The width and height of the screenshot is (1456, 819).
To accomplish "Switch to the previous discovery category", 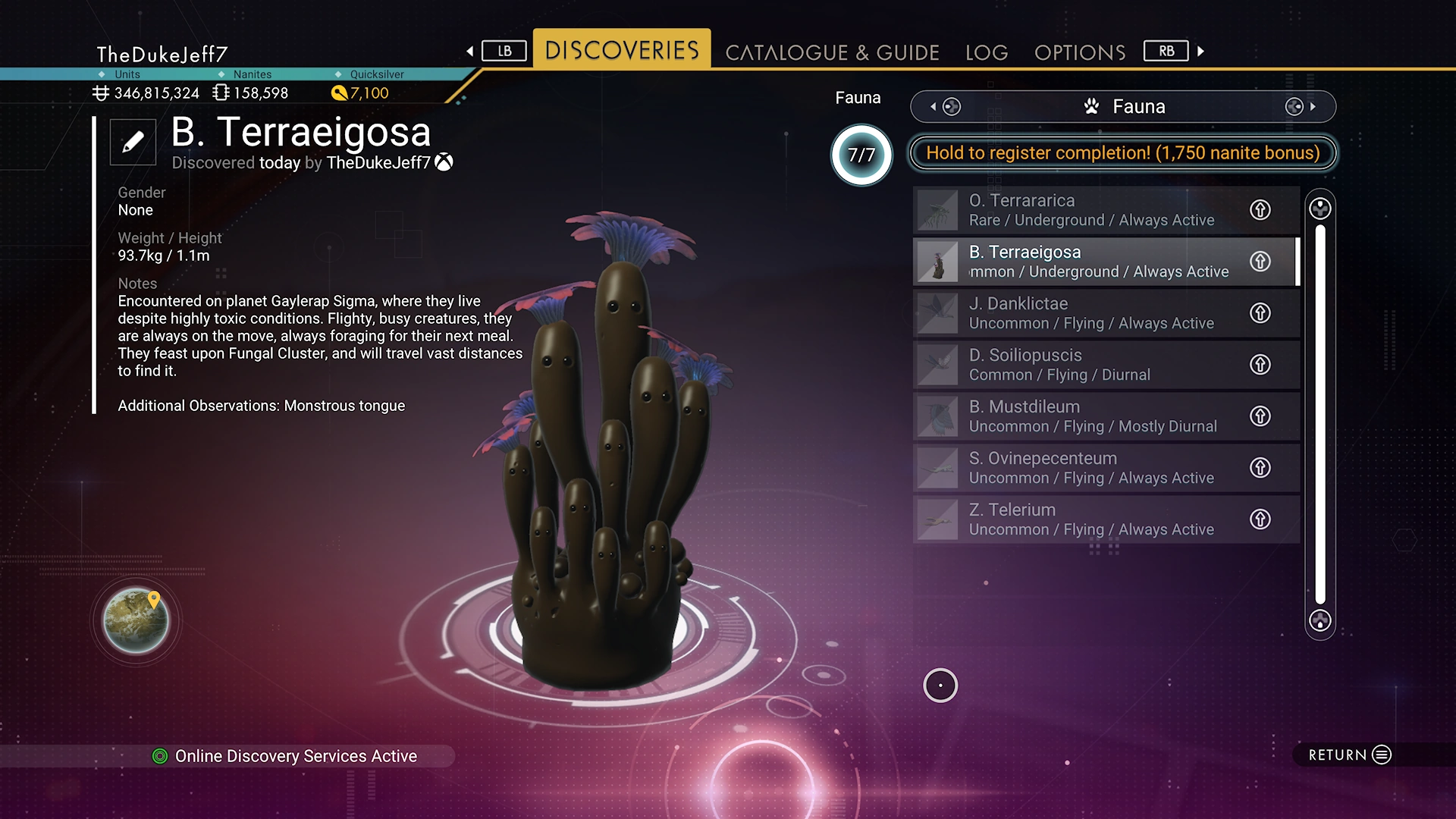I will 945,107.
